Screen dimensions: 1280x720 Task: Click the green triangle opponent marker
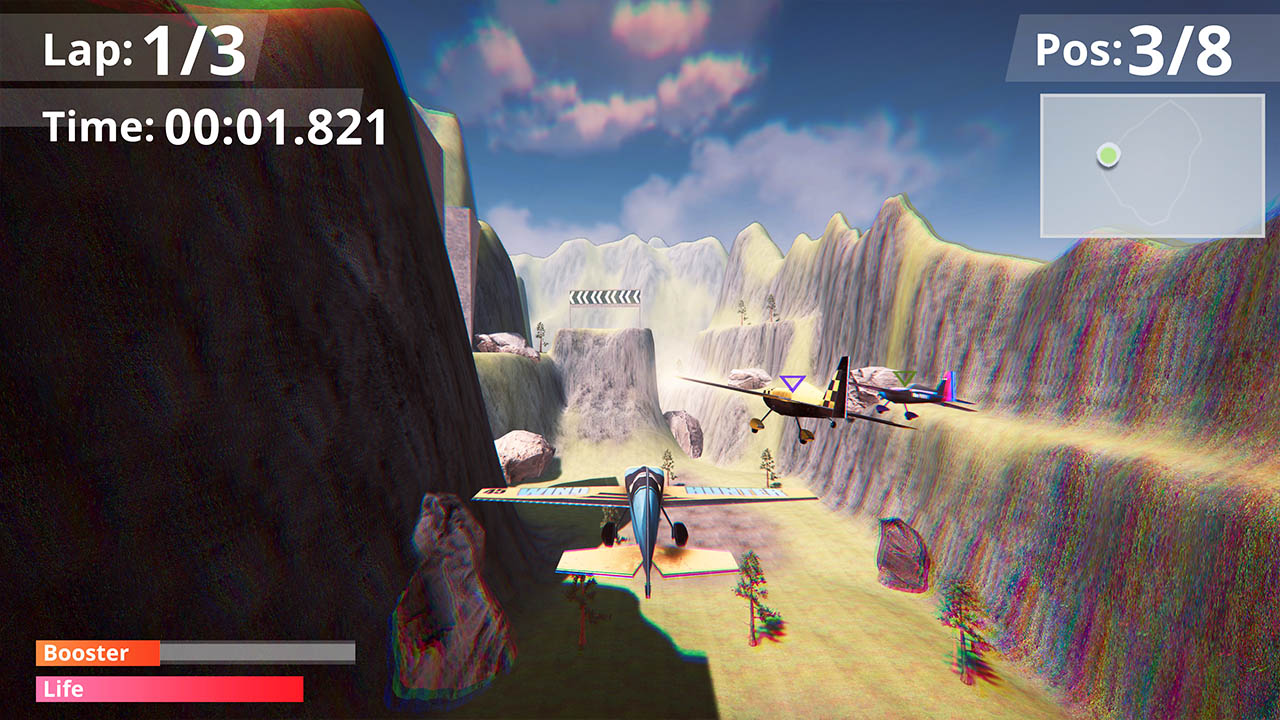(907, 377)
